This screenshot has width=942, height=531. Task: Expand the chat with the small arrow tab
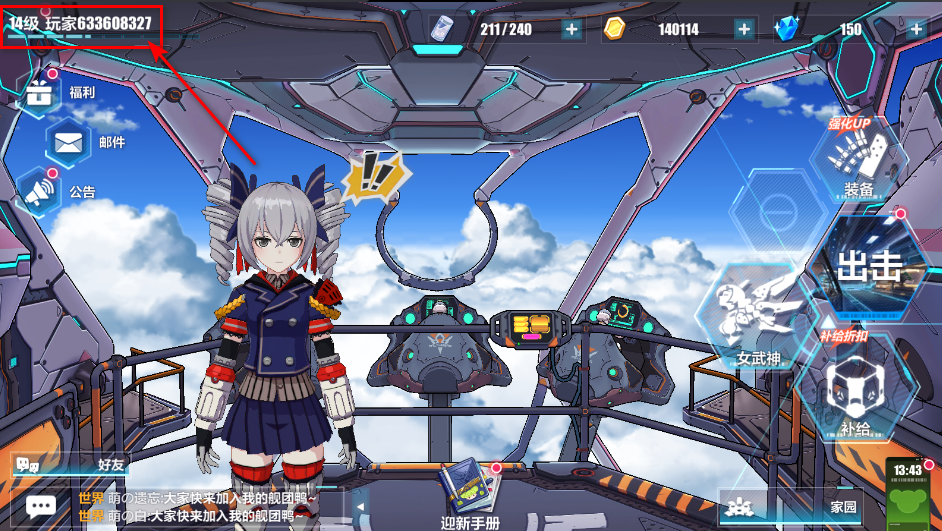click(359, 507)
